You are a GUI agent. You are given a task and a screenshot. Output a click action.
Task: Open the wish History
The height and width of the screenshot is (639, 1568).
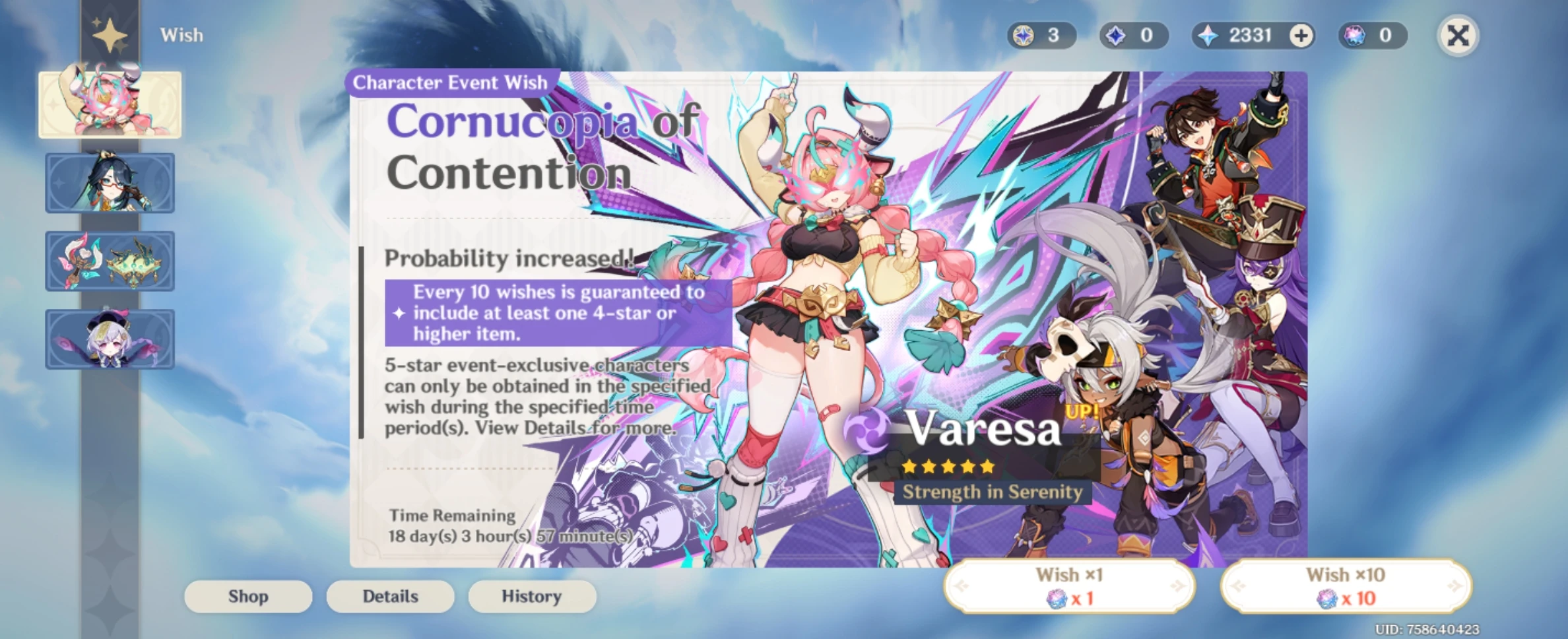[532, 596]
